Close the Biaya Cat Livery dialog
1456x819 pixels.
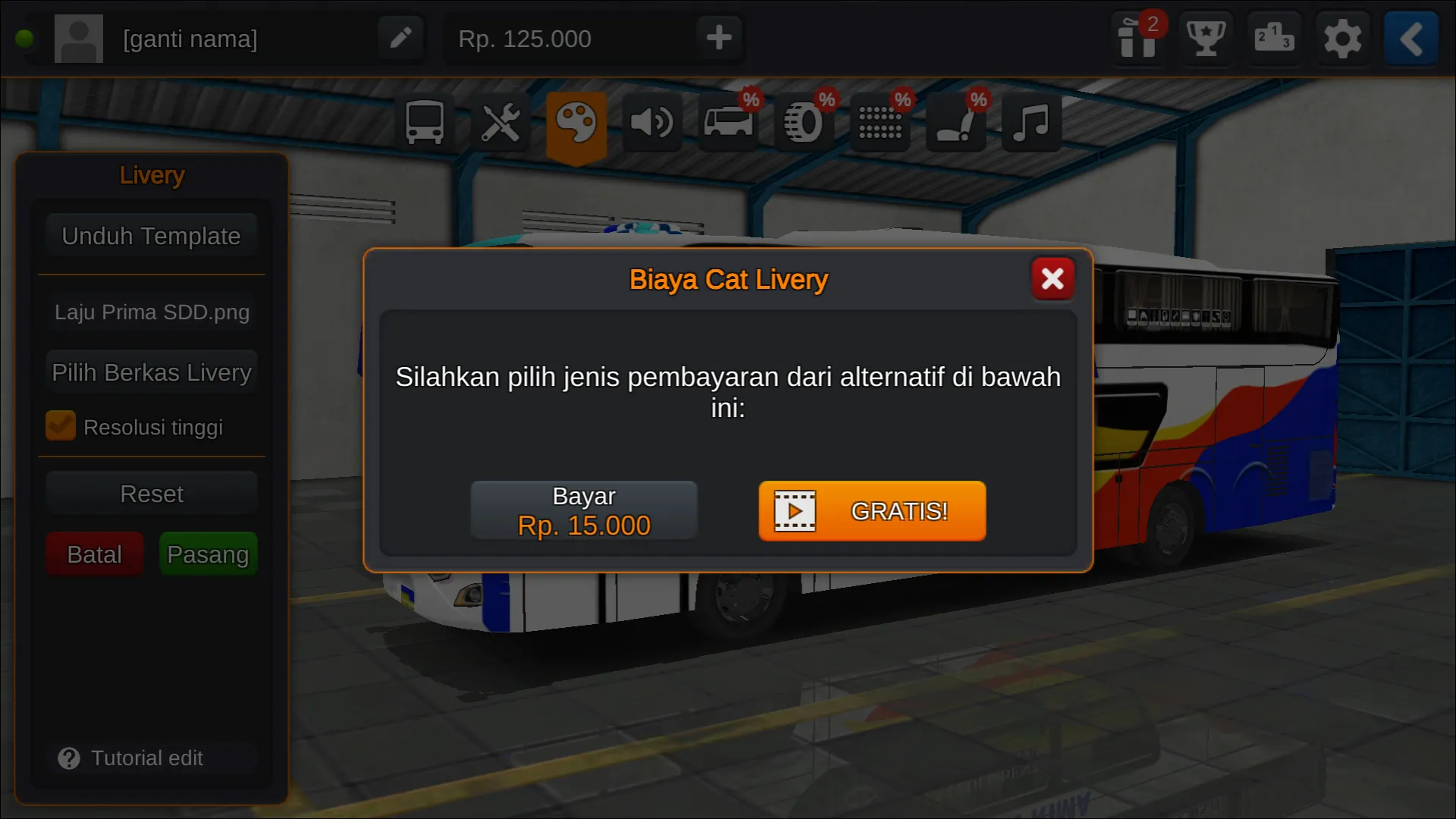pyautogui.click(x=1053, y=278)
